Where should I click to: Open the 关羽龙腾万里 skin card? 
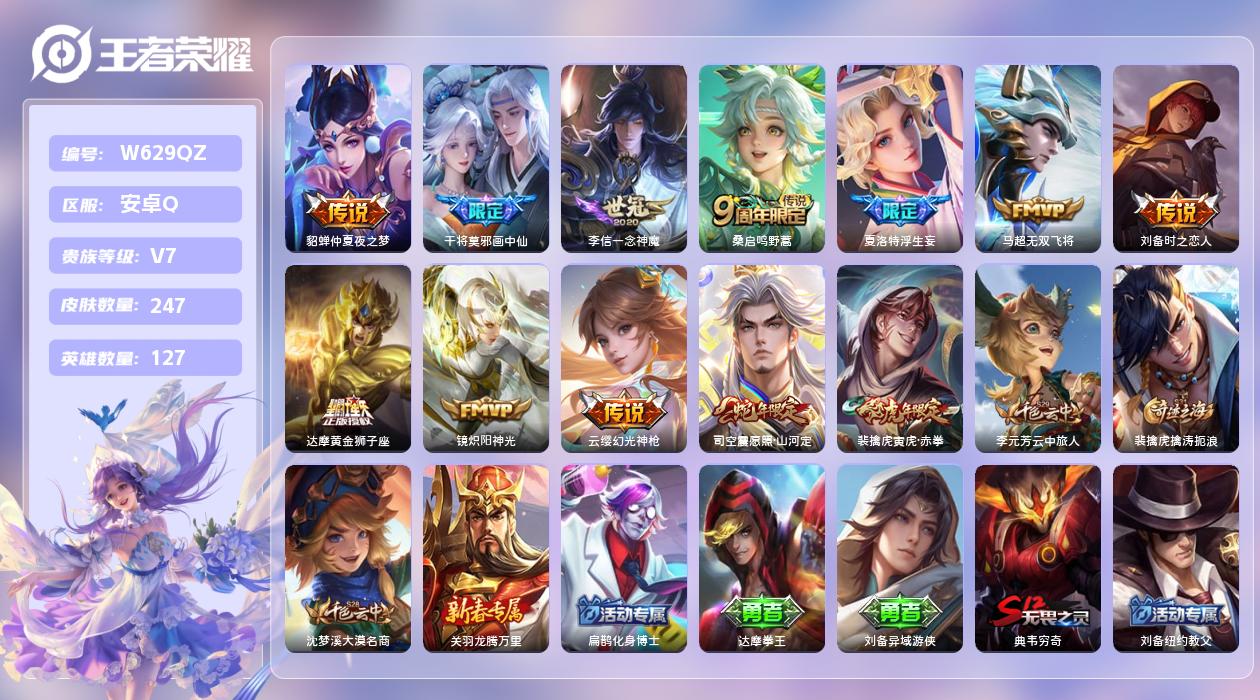click(486, 558)
